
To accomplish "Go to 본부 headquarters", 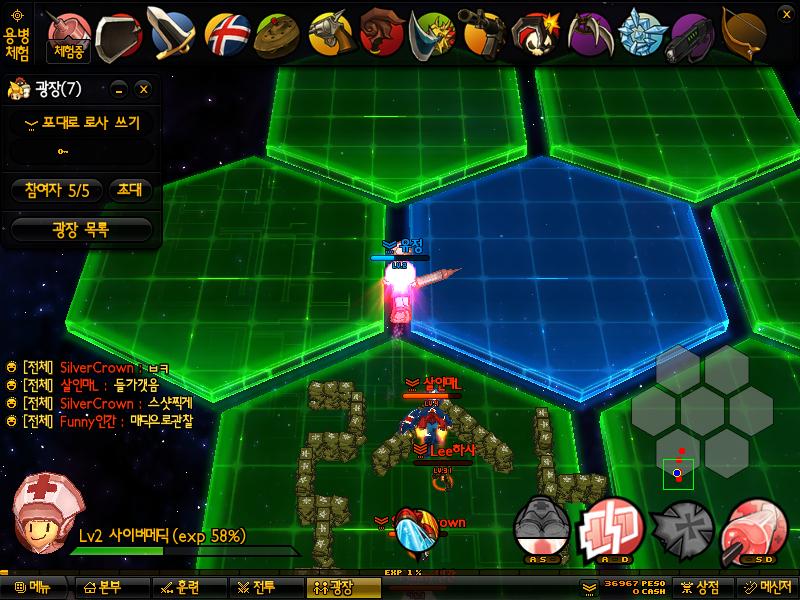I will [x=104, y=588].
